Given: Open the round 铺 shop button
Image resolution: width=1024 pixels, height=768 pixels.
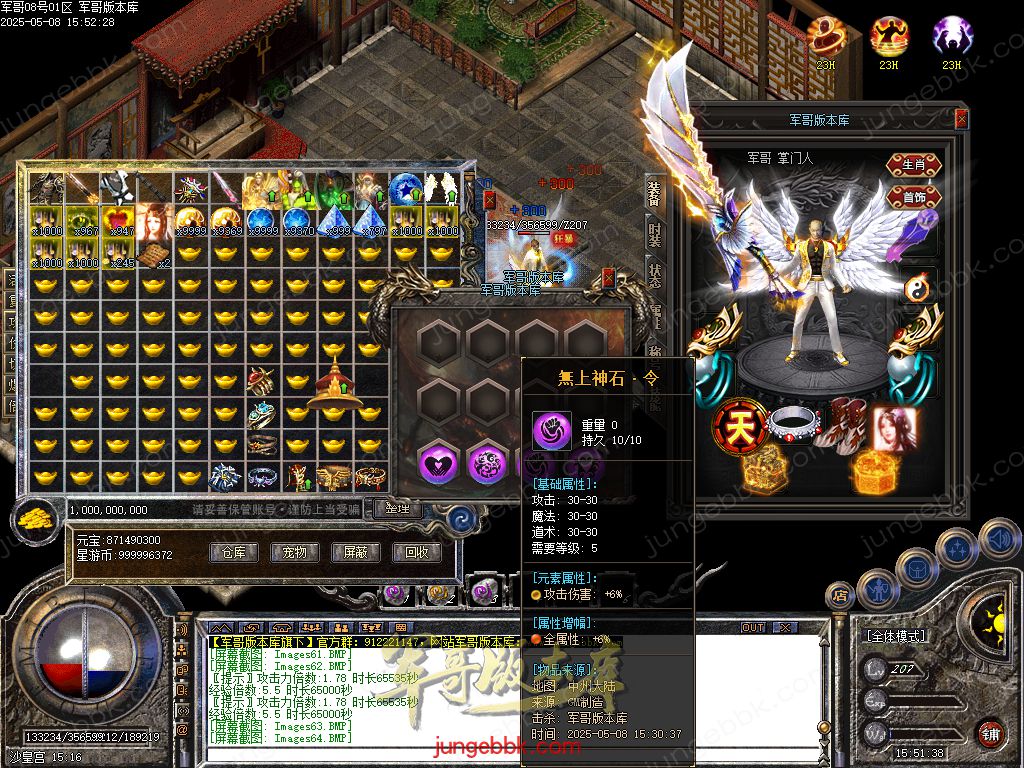Looking at the screenshot, I should (x=989, y=733).
